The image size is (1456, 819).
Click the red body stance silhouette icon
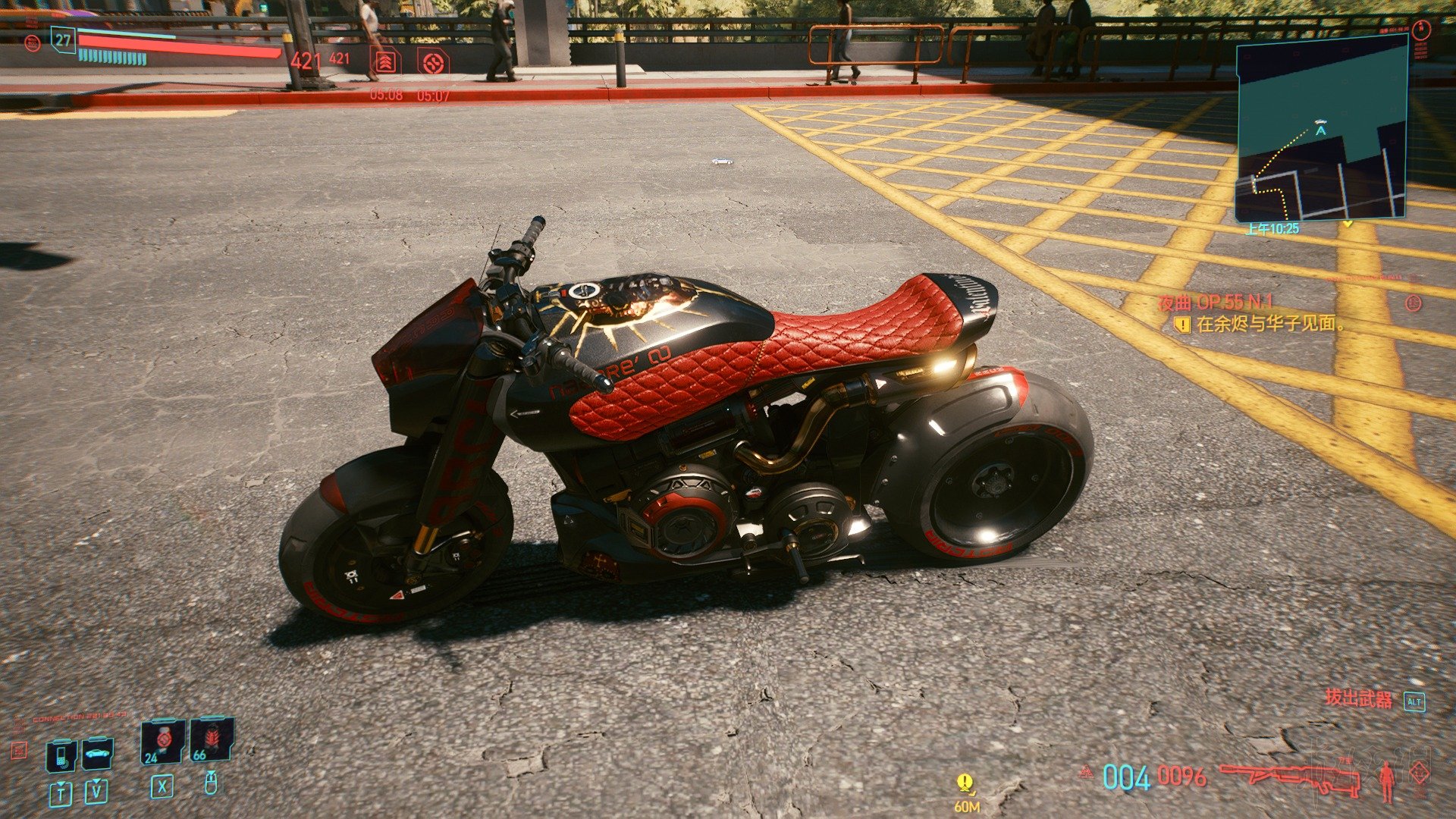click(1387, 780)
